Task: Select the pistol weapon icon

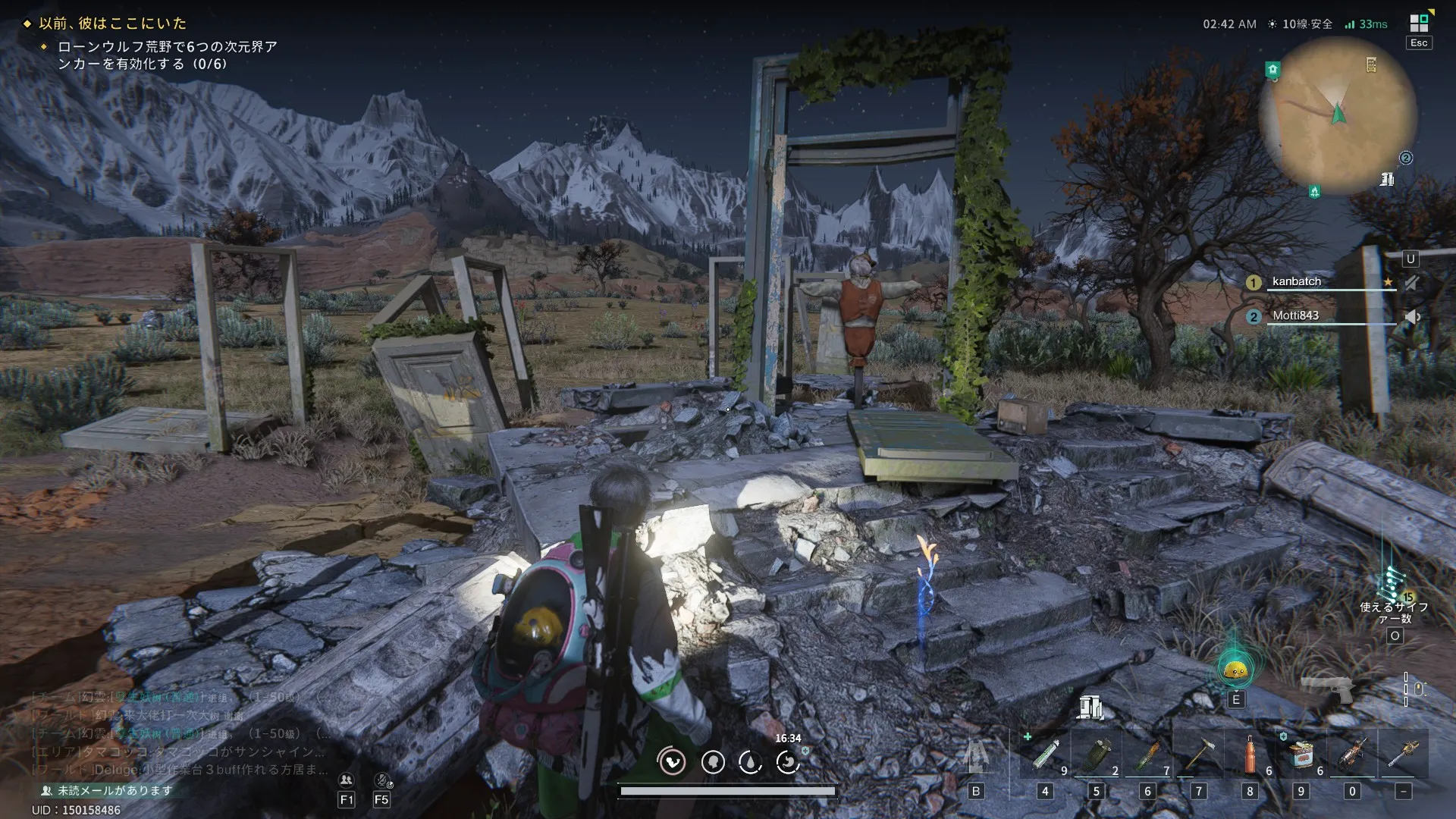Action: click(1329, 689)
